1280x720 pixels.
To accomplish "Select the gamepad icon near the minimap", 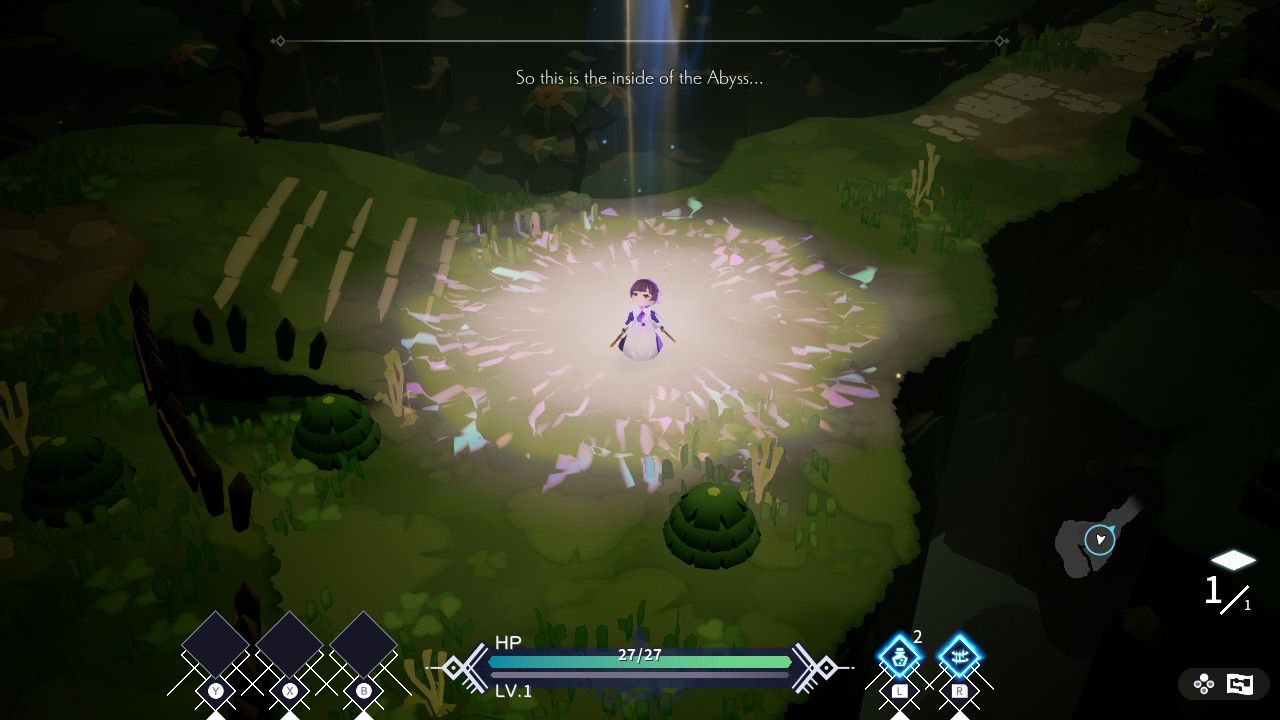I will click(1202, 684).
